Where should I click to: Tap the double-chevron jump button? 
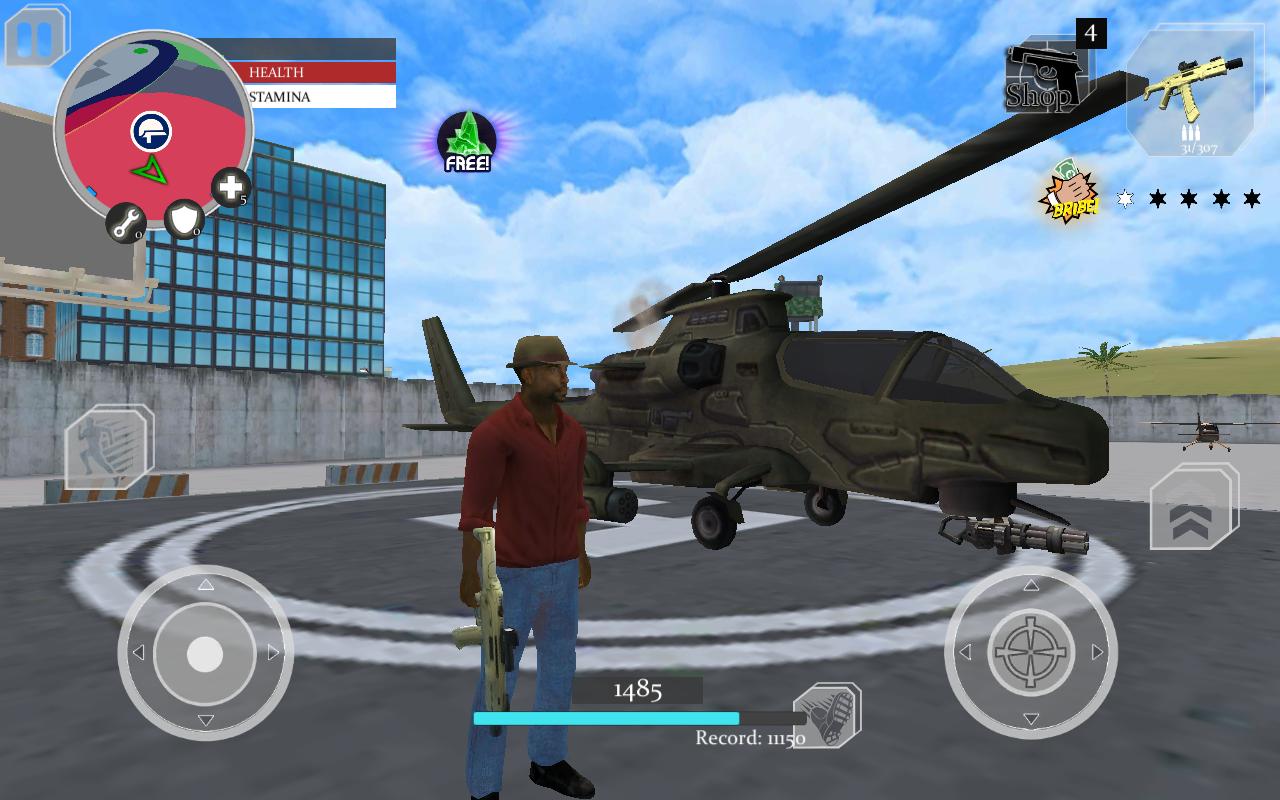pyautogui.click(x=1193, y=508)
